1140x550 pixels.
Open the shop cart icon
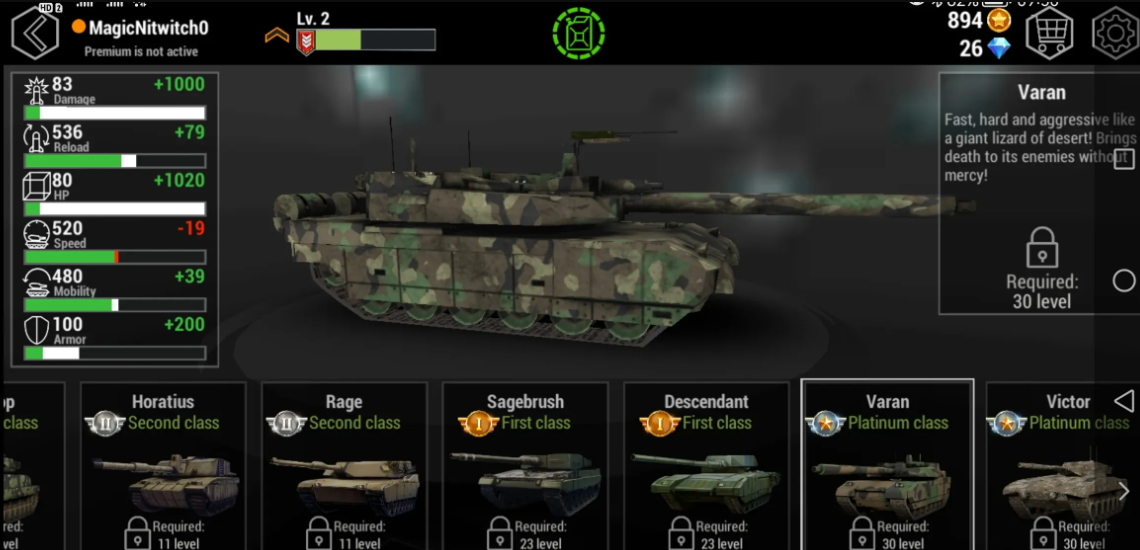pos(1049,34)
